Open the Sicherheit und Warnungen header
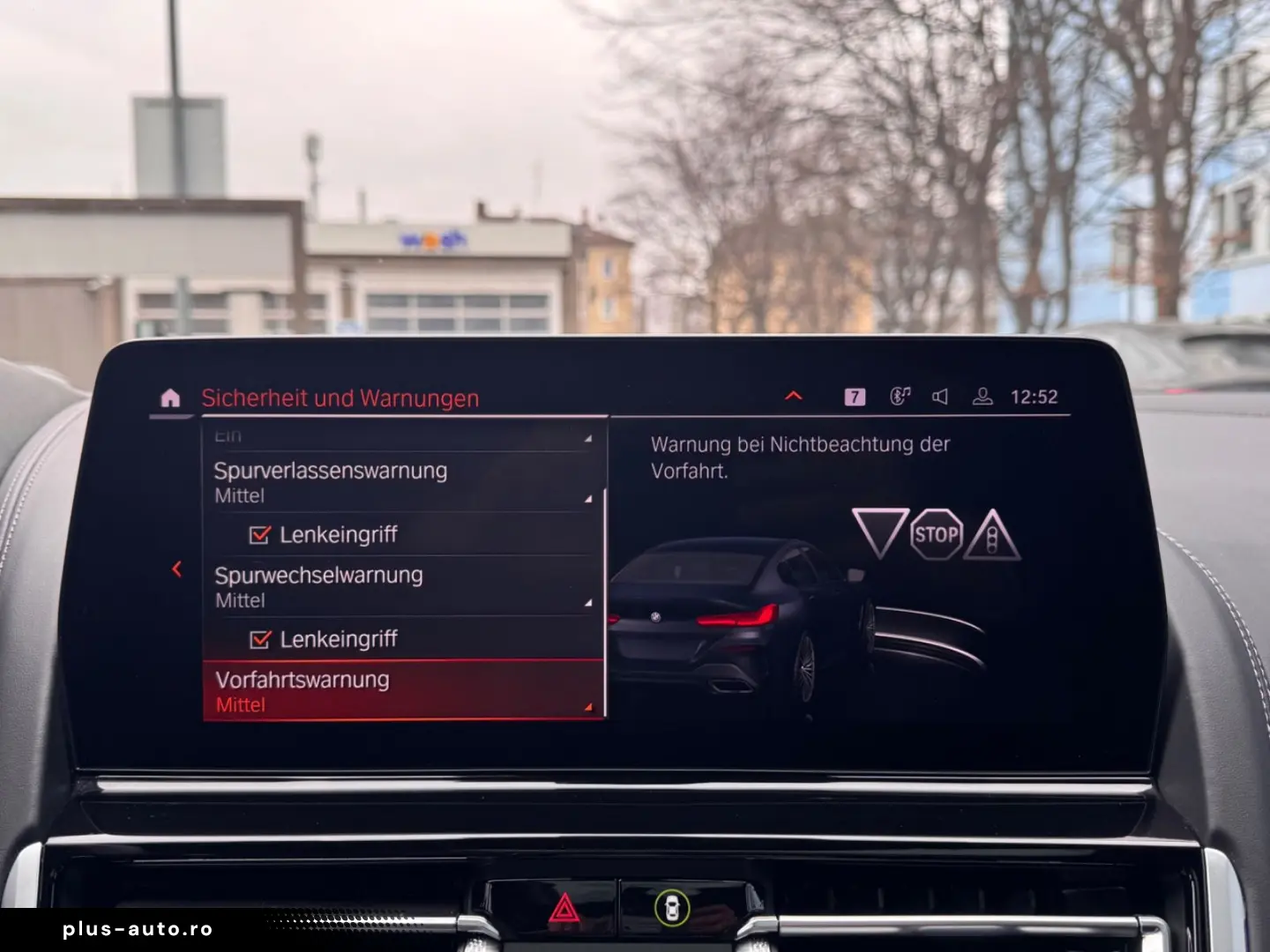Image resolution: width=1270 pixels, height=952 pixels. point(340,398)
